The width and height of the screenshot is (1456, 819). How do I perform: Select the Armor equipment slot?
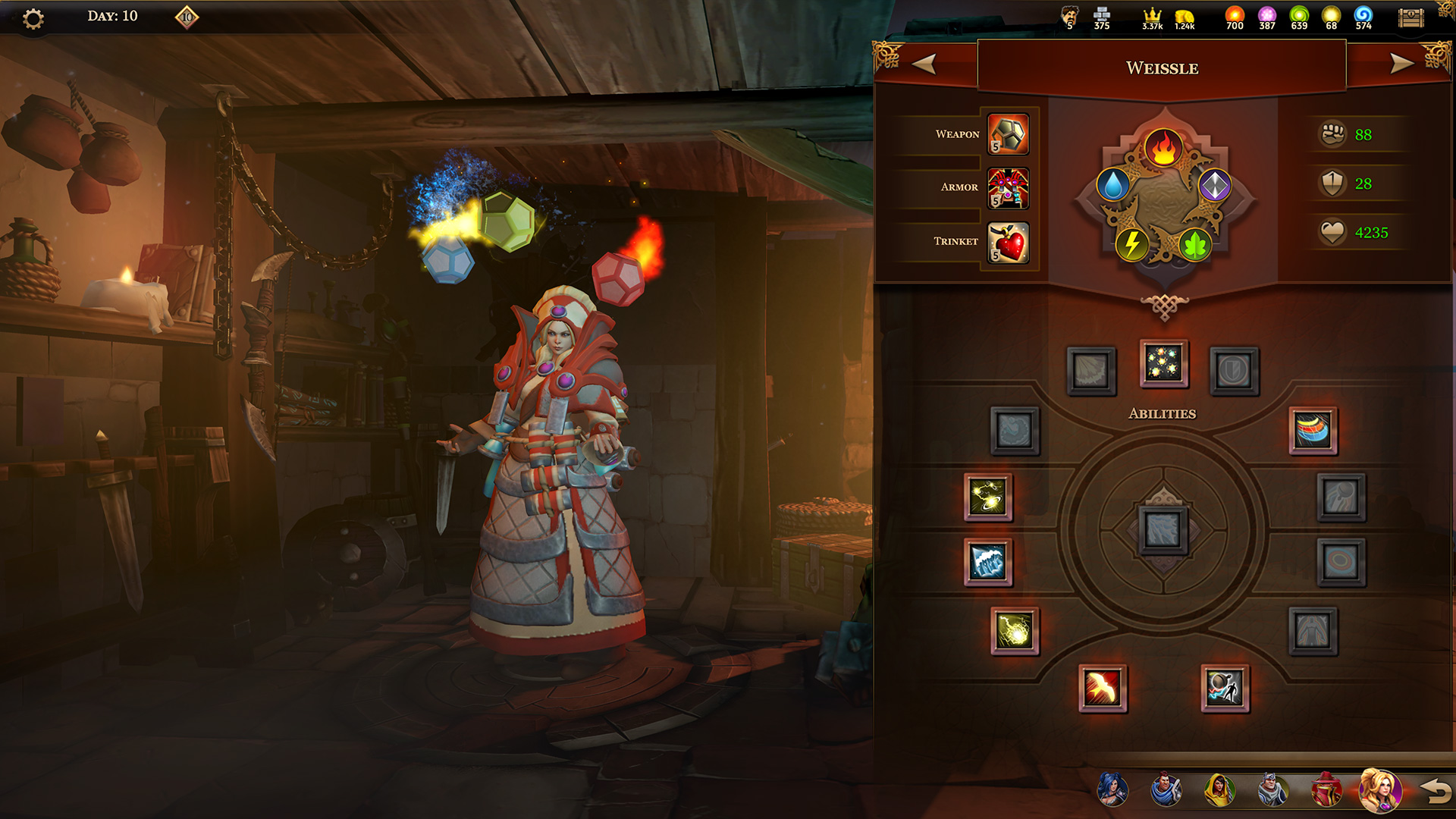[x=1008, y=188]
